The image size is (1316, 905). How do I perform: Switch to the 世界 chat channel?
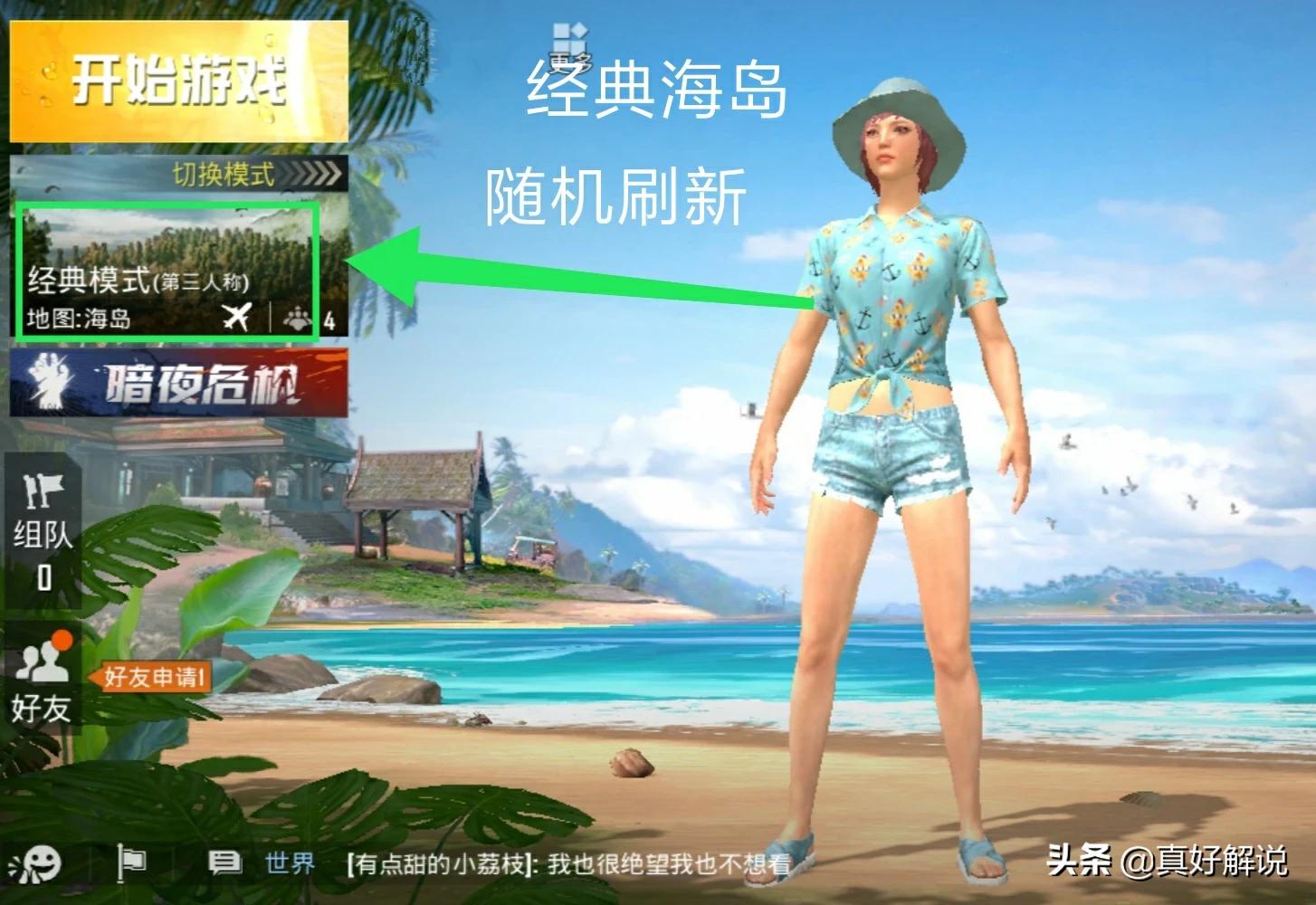tap(289, 863)
